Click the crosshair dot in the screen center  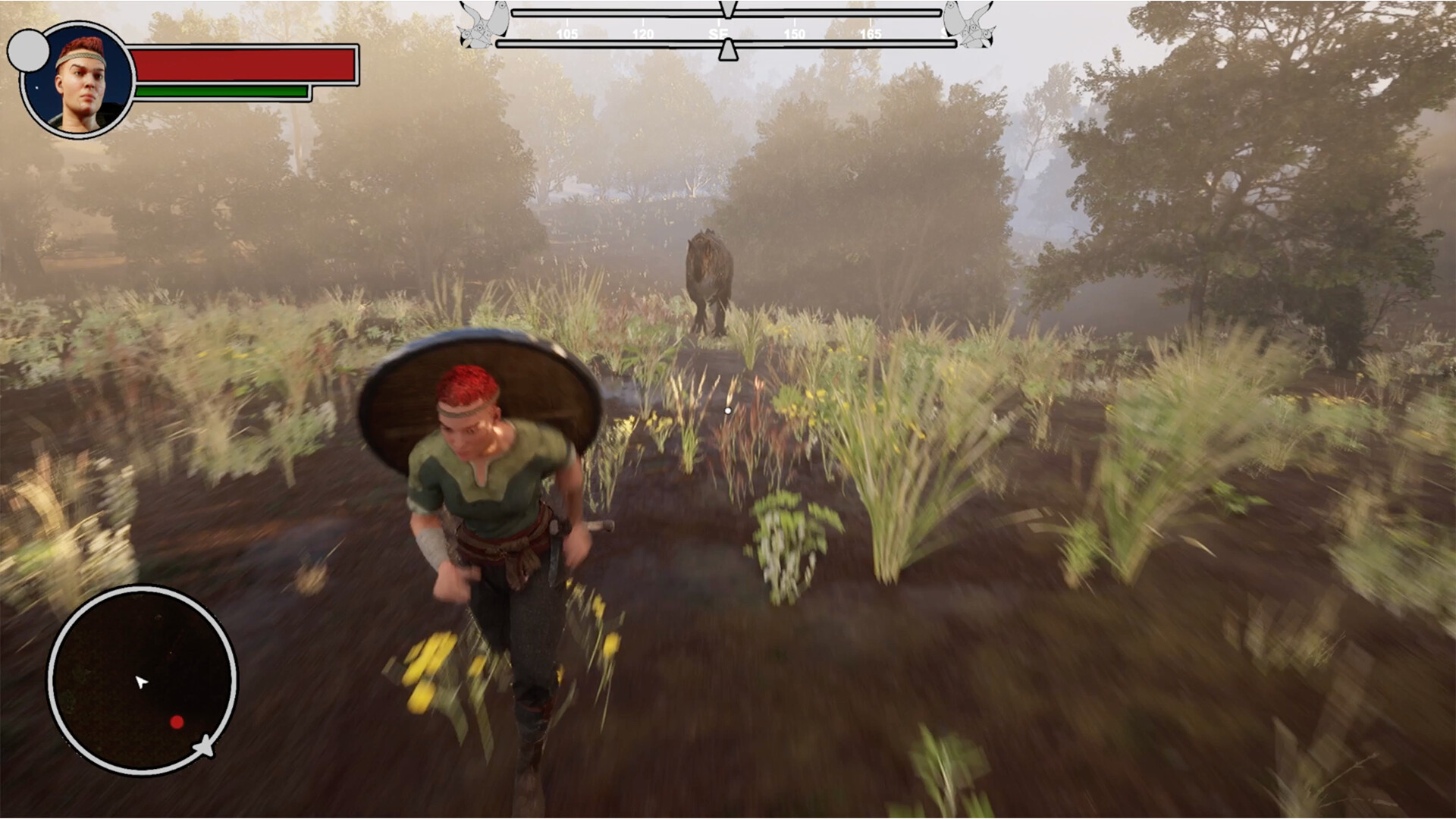(x=728, y=409)
